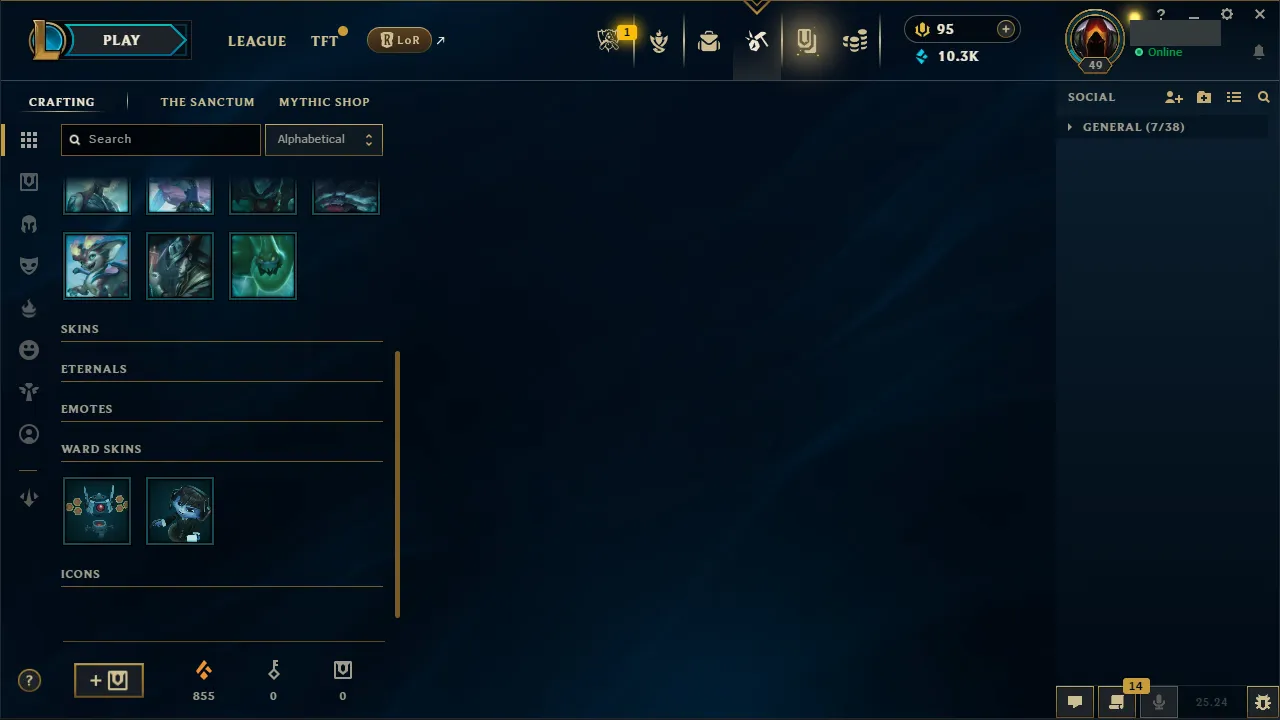Select the champions category helmet icon
Screen dimensions: 1280x720
29,223
